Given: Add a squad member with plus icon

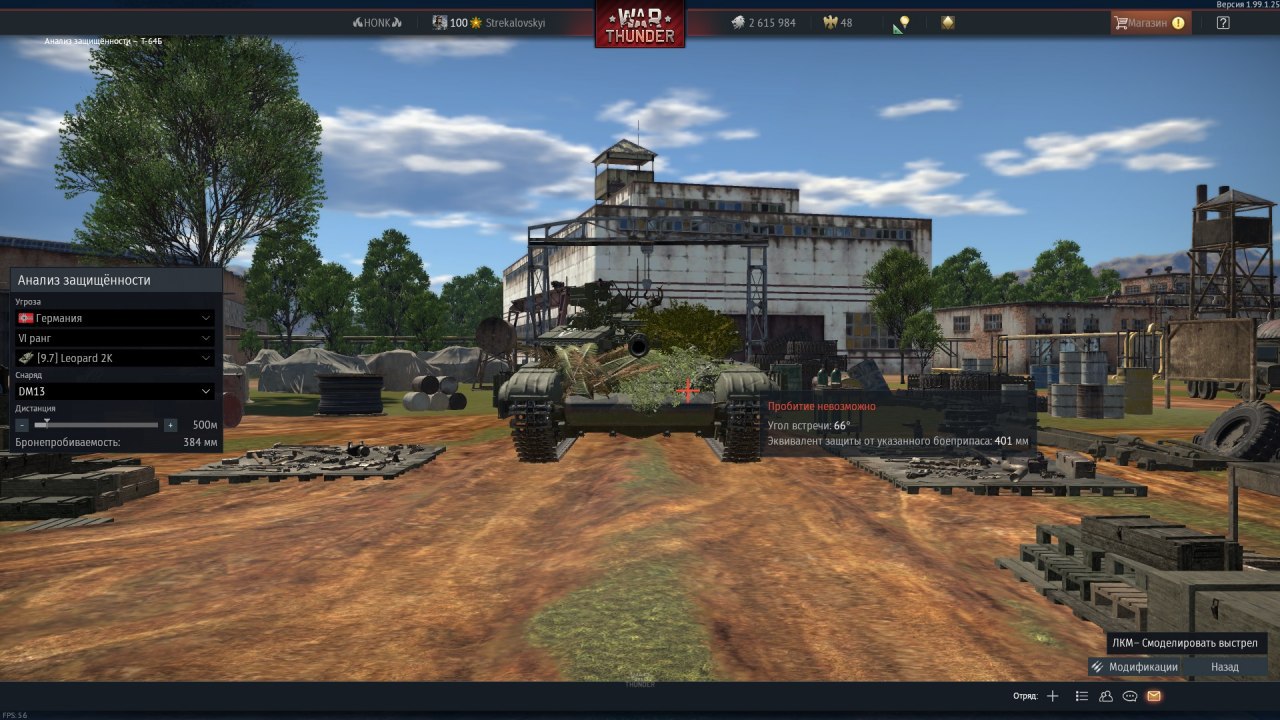Looking at the screenshot, I should tap(1052, 696).
